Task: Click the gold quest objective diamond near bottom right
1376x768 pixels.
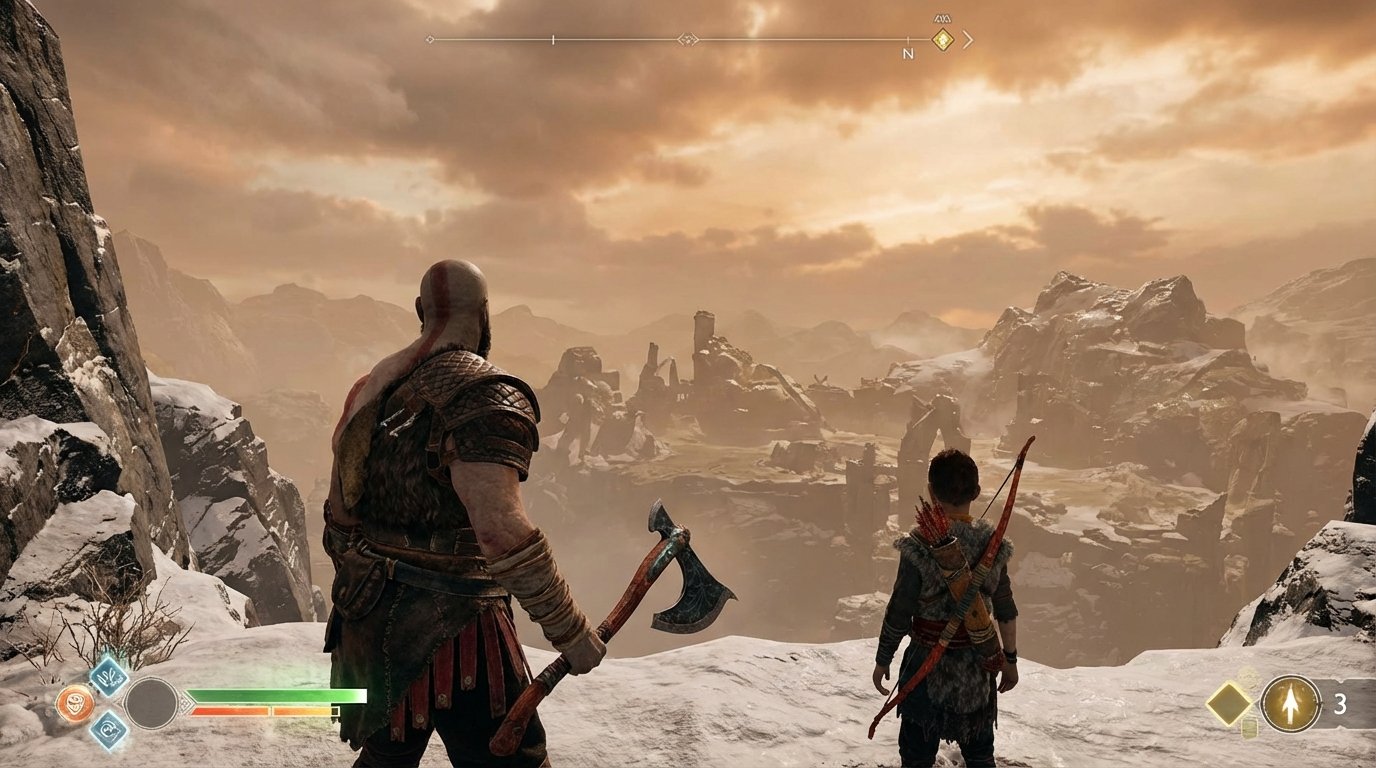Action: pos(1228,703)
